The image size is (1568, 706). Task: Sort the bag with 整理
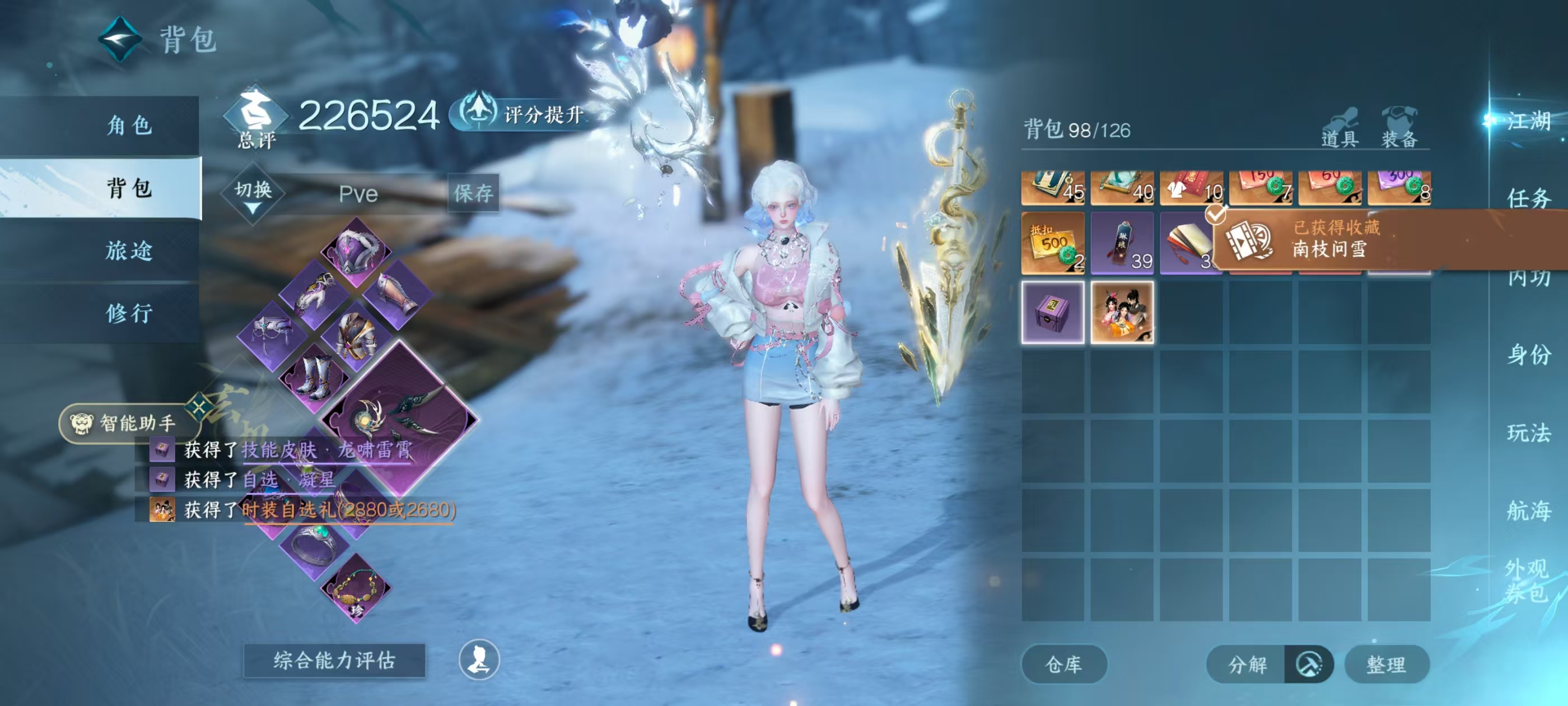click(x=1386, y=664)
